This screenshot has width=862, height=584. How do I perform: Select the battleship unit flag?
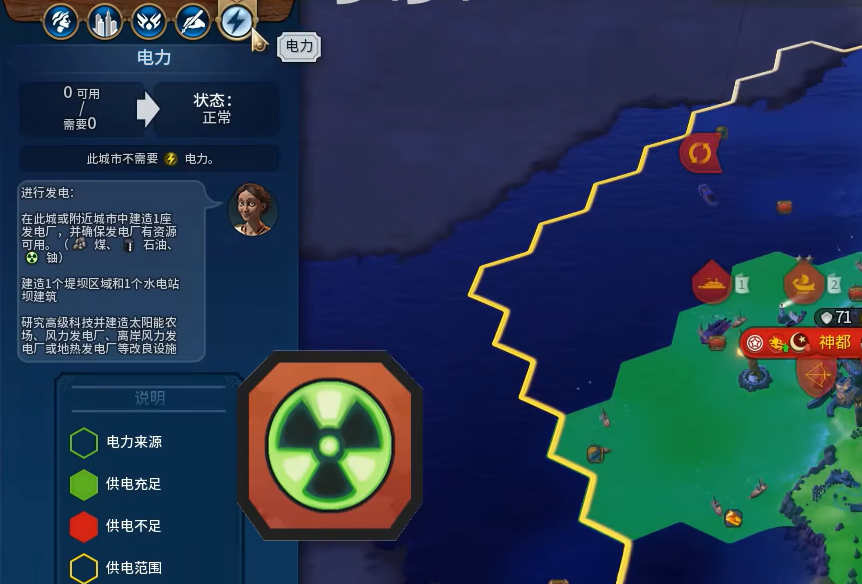pos(712,284)
